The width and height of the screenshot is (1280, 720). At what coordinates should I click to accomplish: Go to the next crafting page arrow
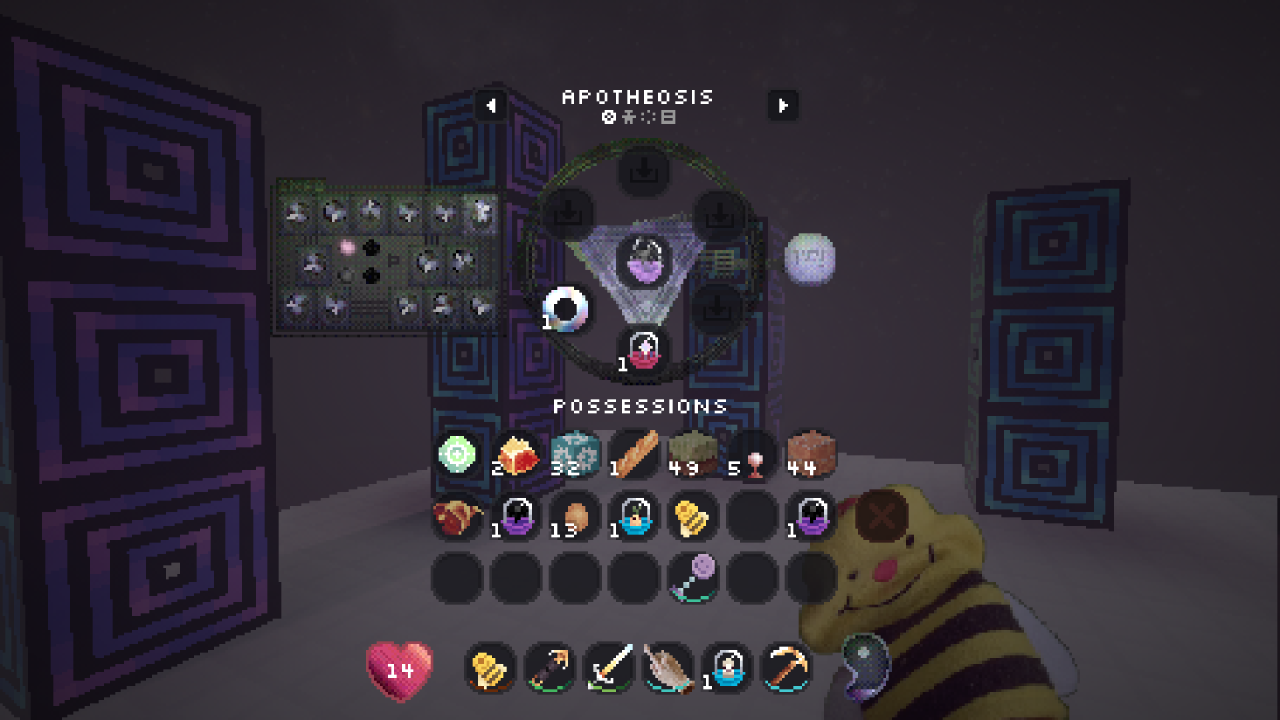(x=783, y=105)
